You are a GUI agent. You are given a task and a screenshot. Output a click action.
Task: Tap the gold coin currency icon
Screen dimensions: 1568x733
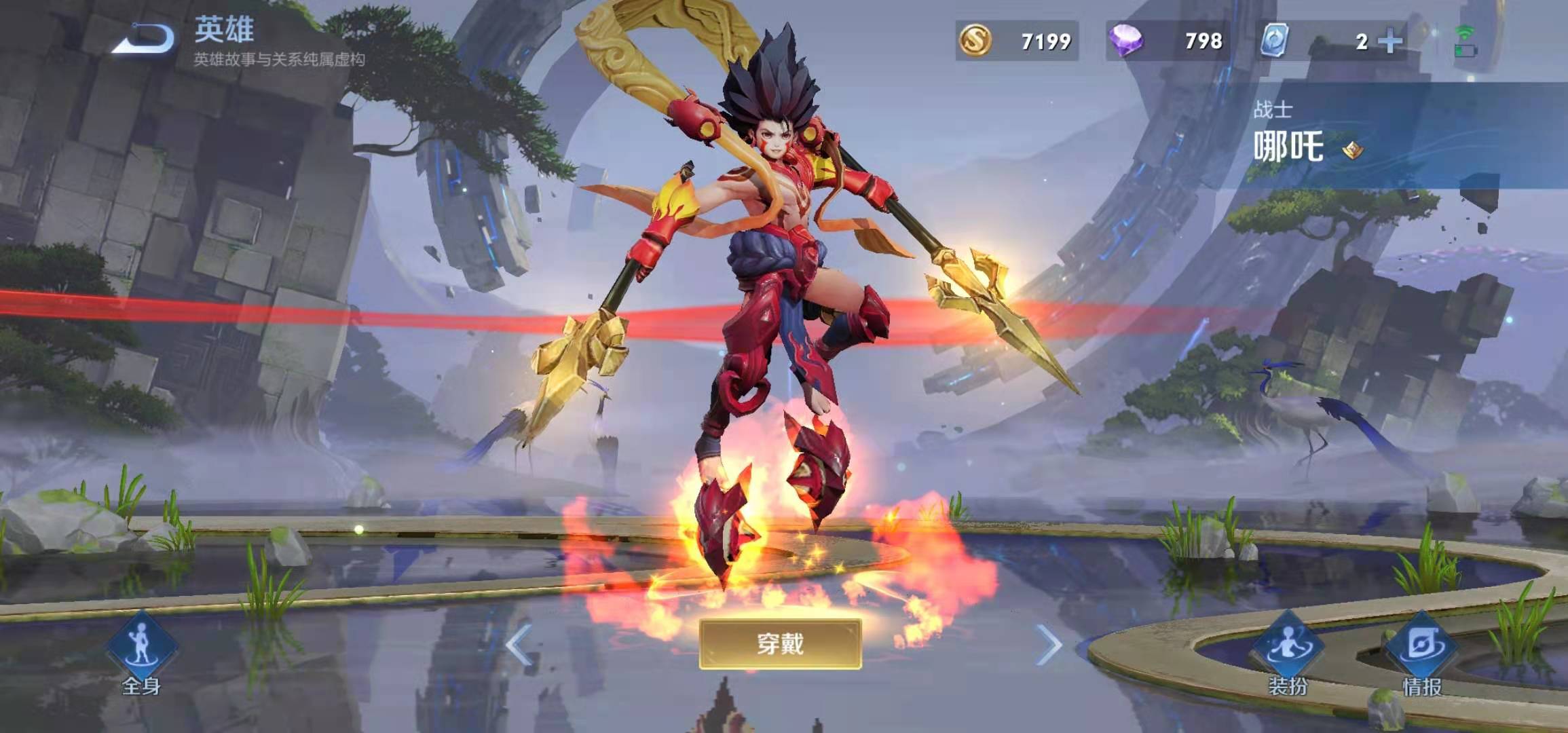pyautogui.click(x=975, y=41)
